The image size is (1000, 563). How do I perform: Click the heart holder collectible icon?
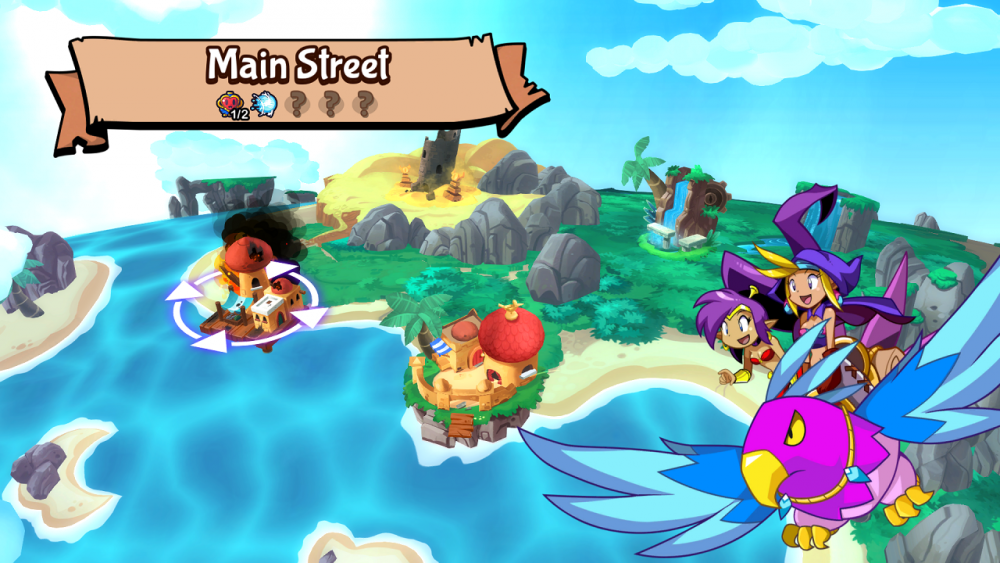[231, 104]
